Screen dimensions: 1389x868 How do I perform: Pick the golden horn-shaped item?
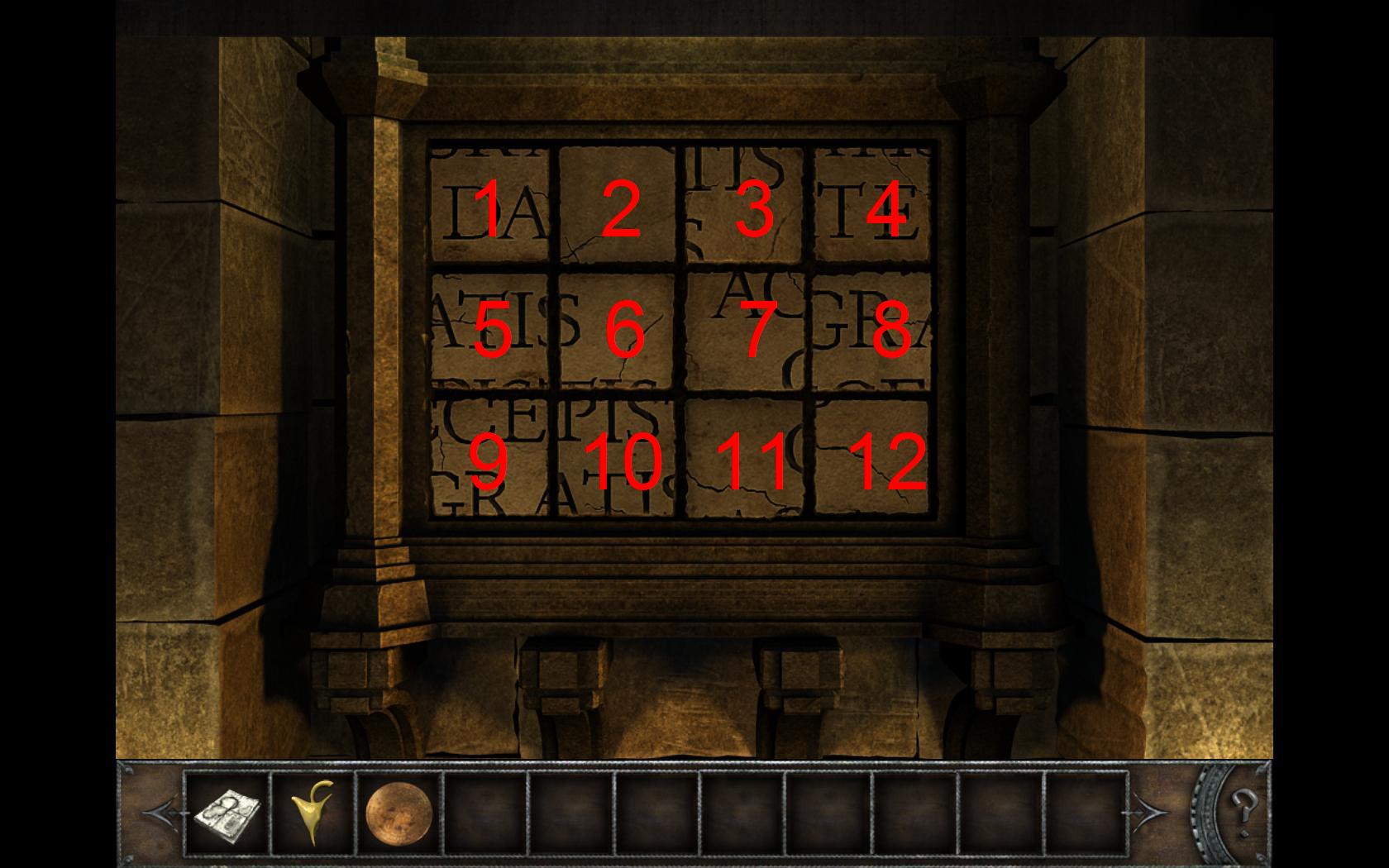313,813
